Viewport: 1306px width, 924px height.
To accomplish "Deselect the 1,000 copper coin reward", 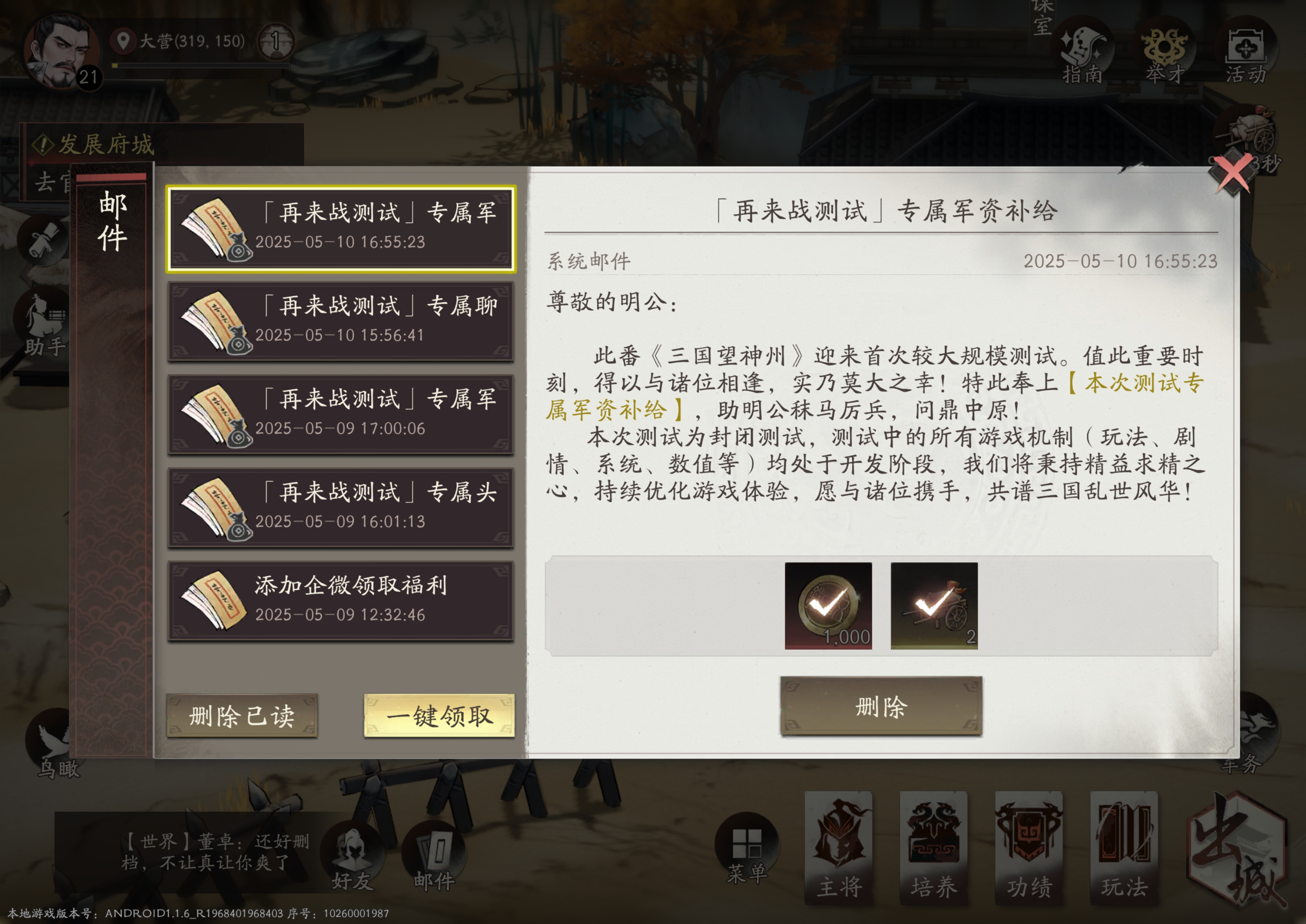I will click(828, 605).
